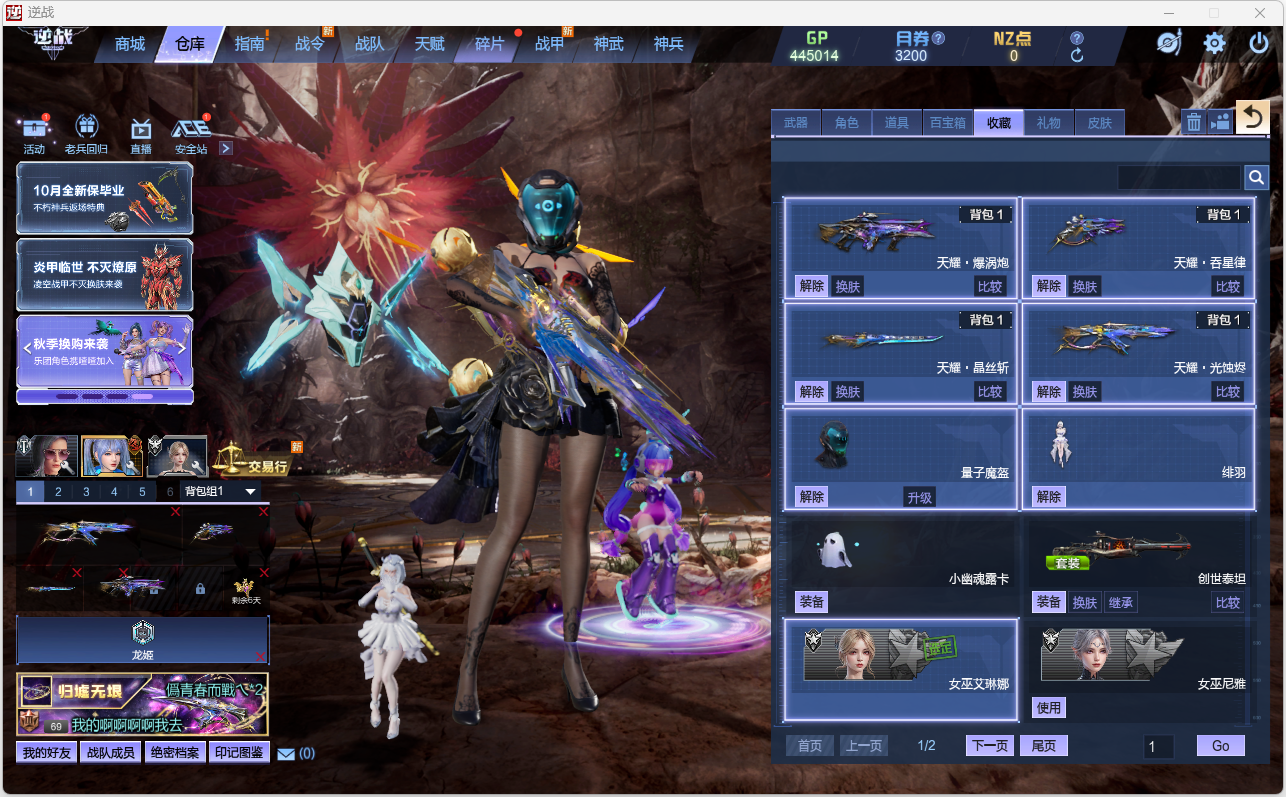Equip the 小幽魂露卡 ghost item
The height and width of the screenshot is (797, 1286).
(812, 602)
